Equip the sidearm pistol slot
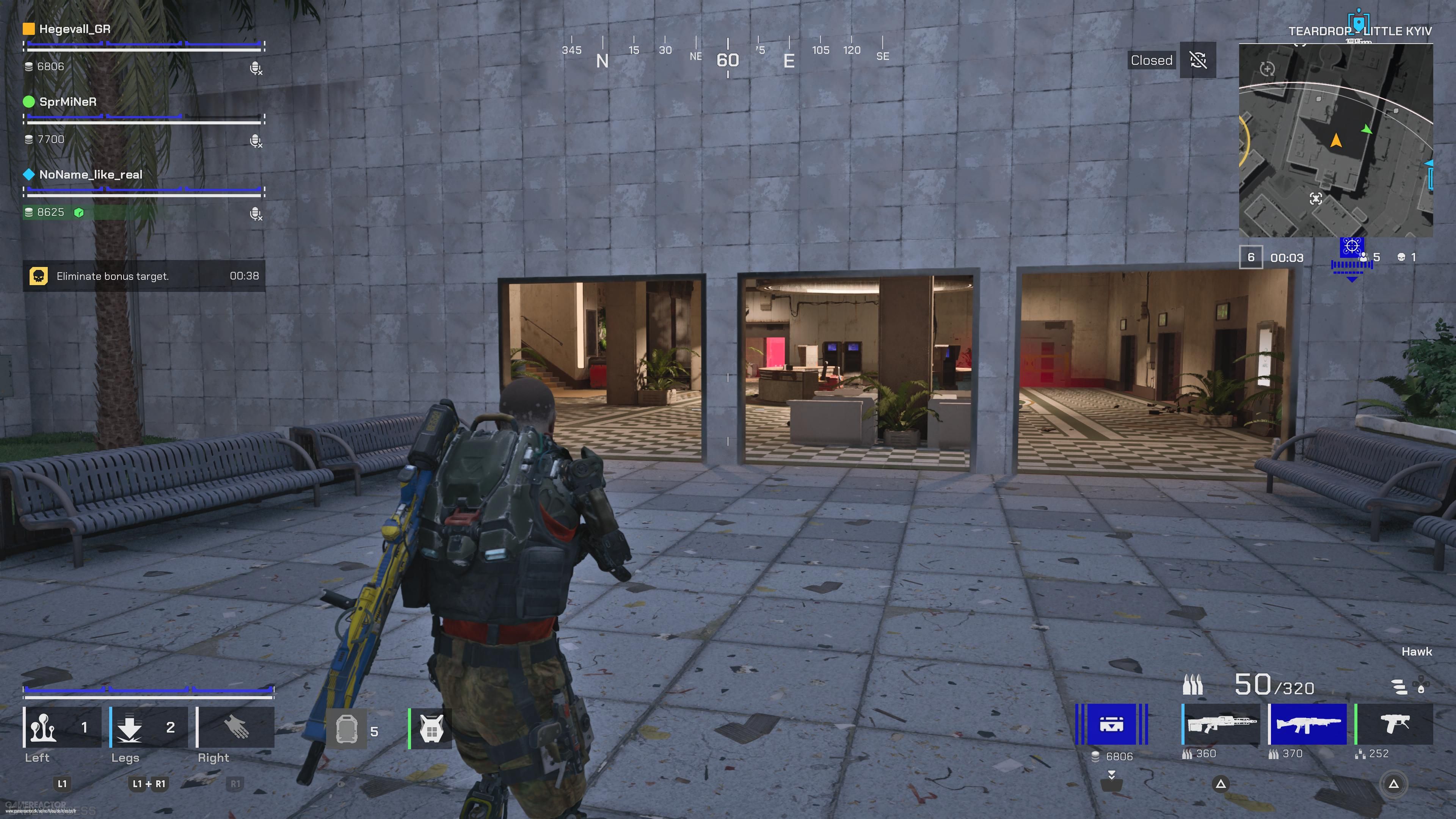Screen dimensions: 1456x819 click(1395, 724)
